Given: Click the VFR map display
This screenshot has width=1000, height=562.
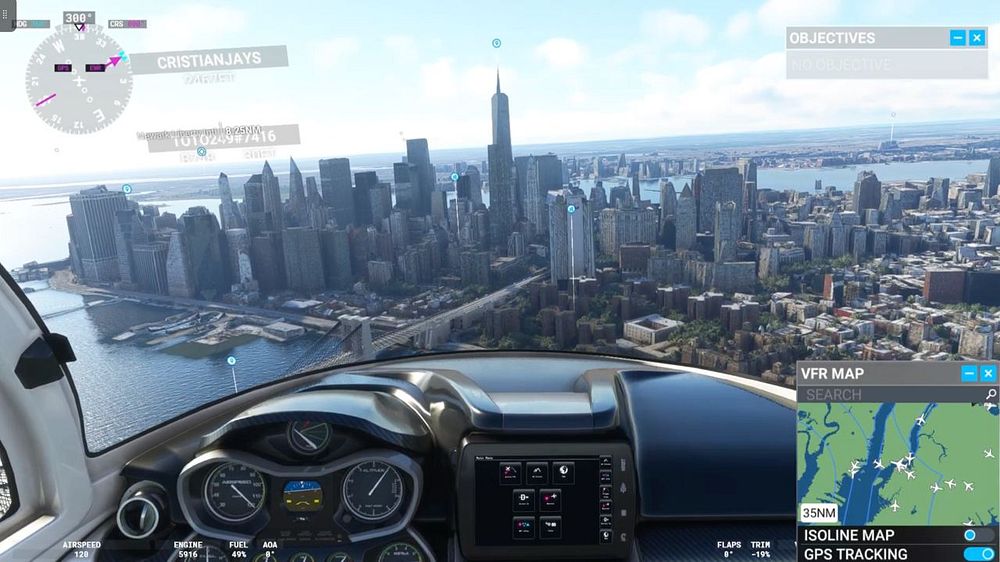Looking at the screenshot, I should click(x=897, y=463).
